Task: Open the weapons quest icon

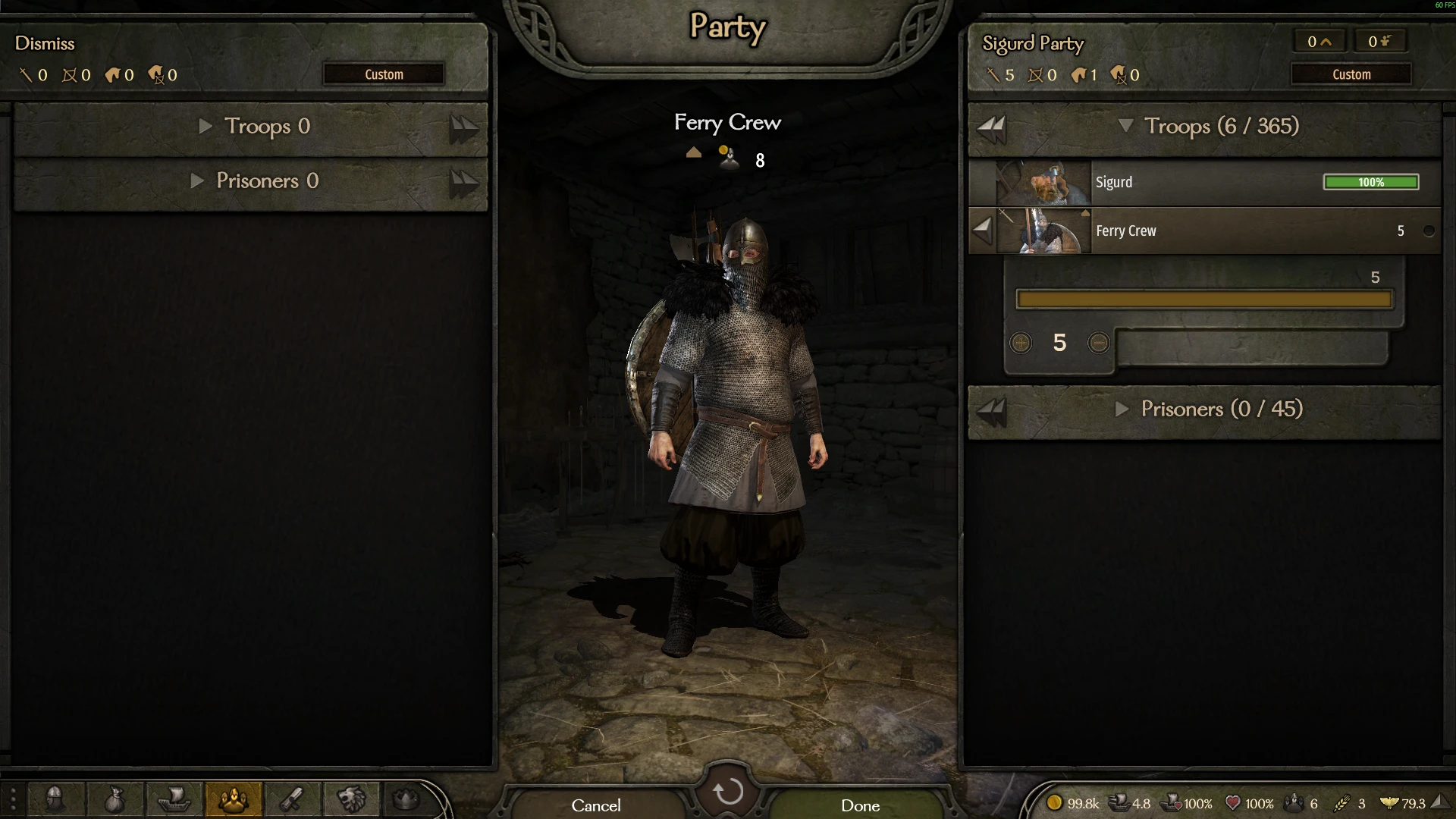Action: coord(292,800)
